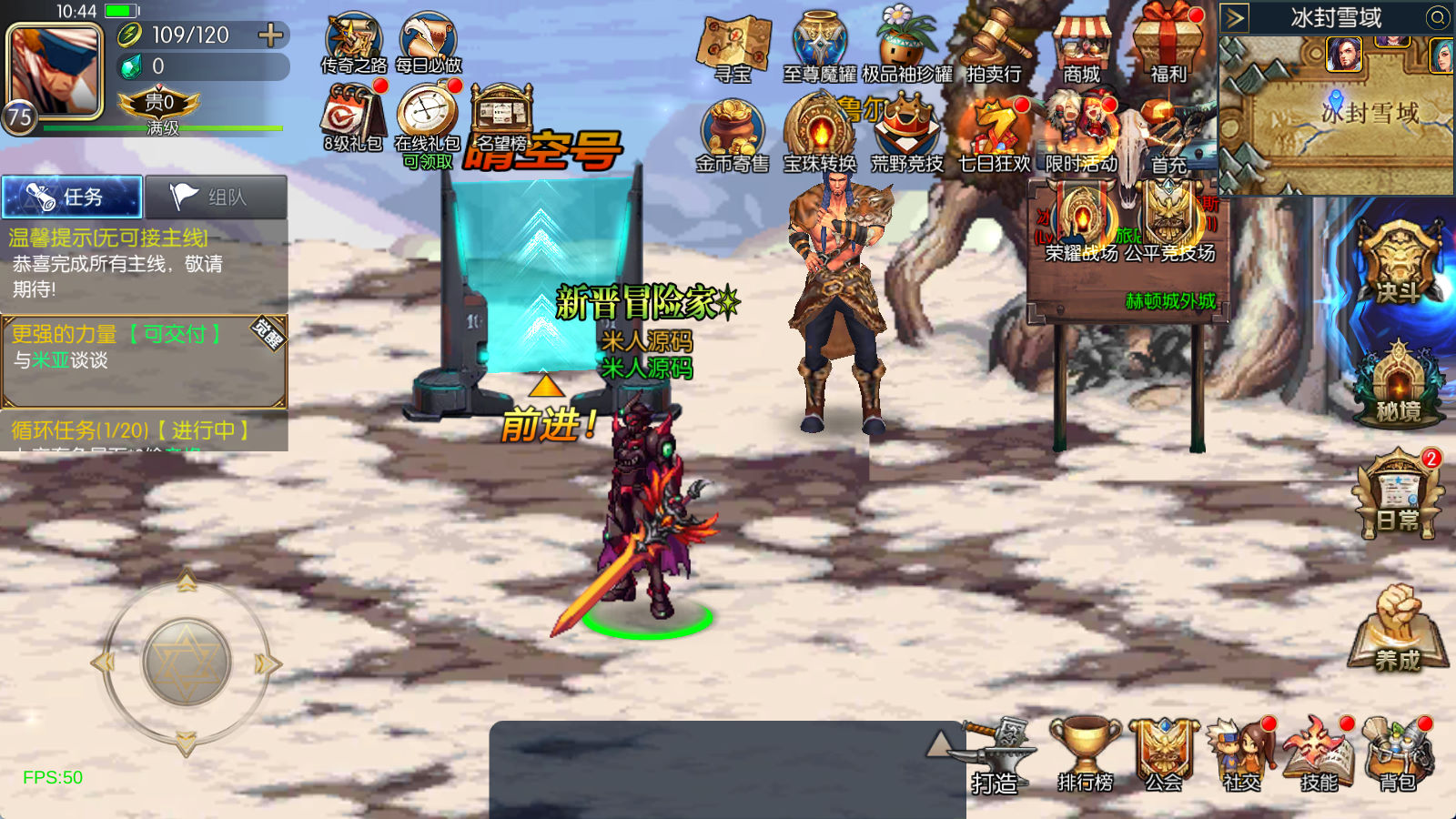Open the 福利 gift box rewards
This screenshot has width=1456, height=819.
pyautogui.click(x=1168, y=45)
